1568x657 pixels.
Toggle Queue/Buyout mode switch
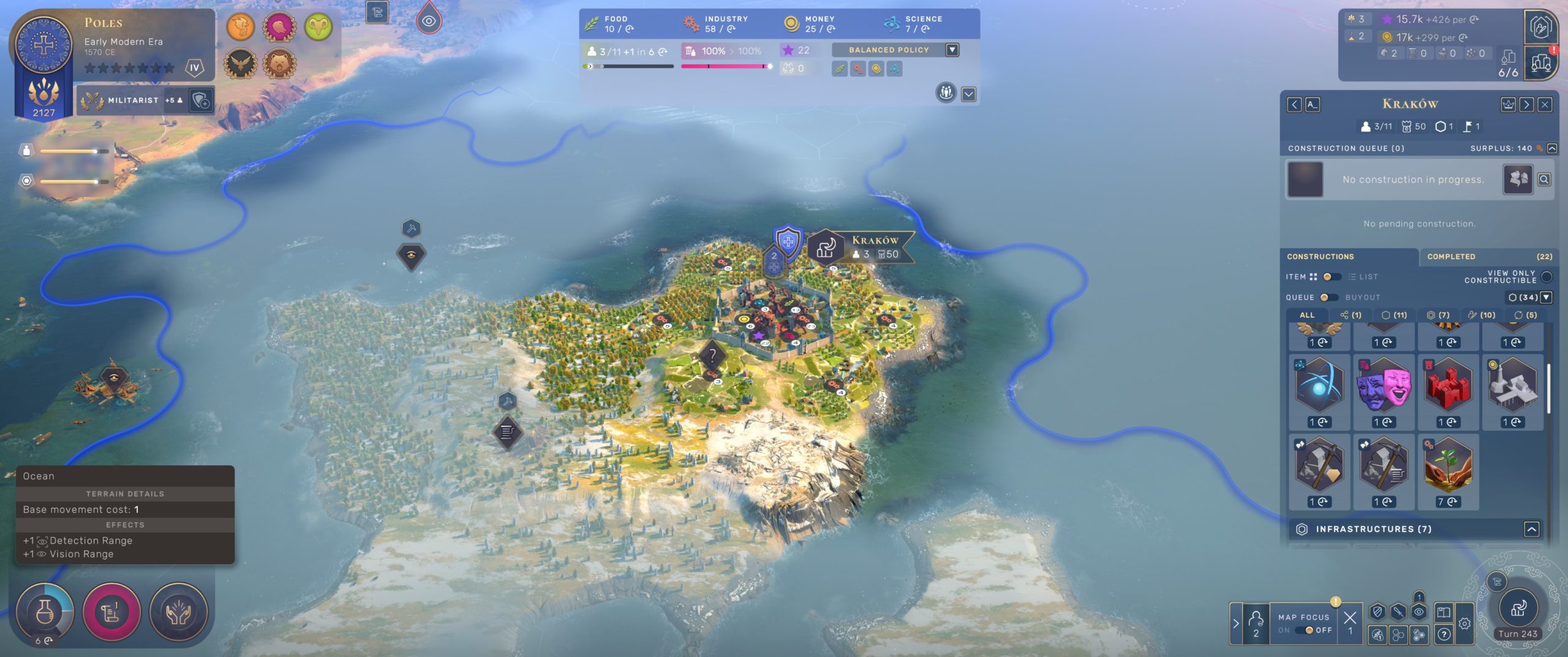pos(1328,298)
